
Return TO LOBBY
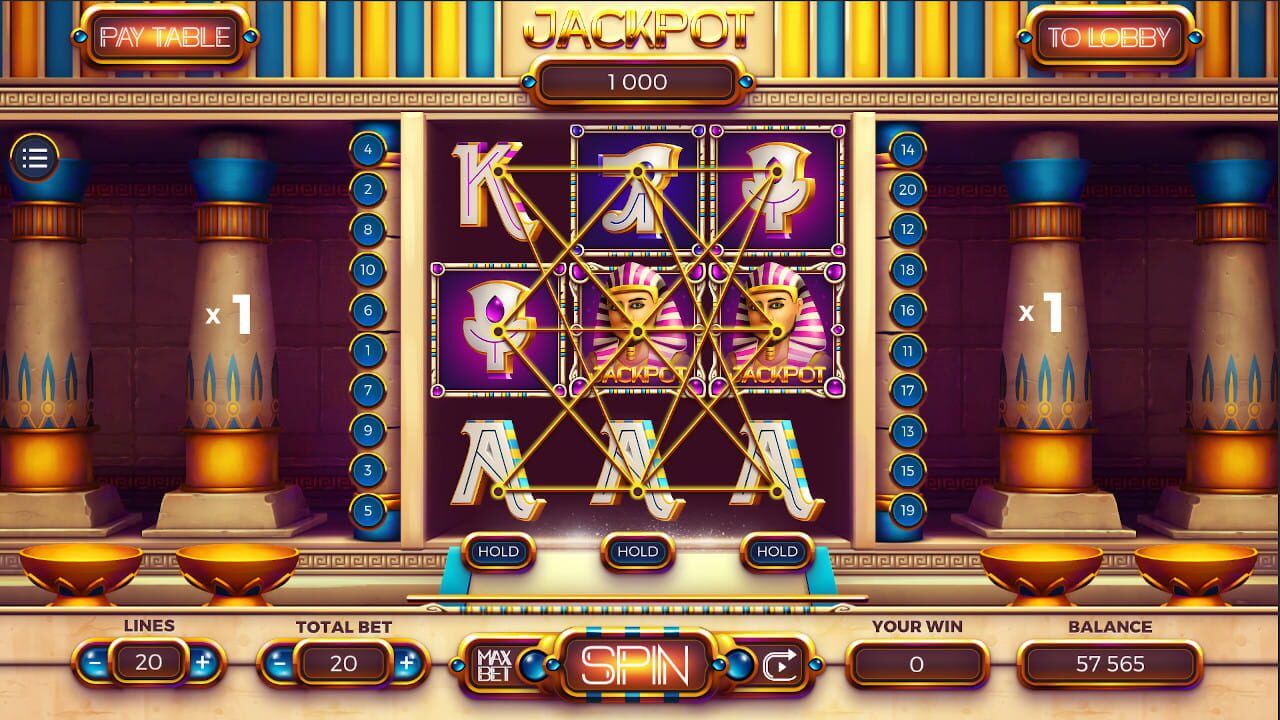[x=1110, y=36]
